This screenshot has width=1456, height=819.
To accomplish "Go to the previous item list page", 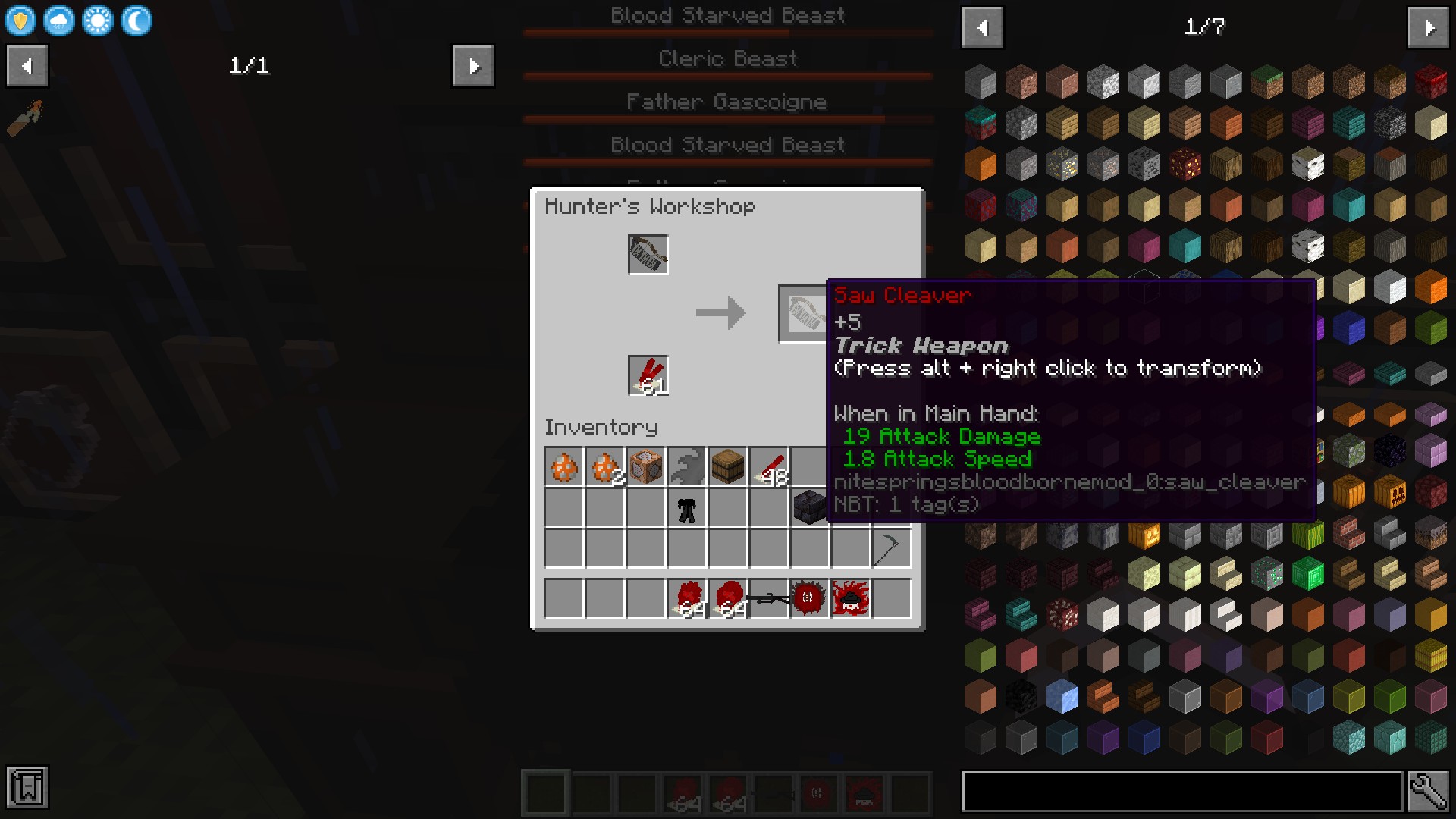I will [x=983, y=28].
